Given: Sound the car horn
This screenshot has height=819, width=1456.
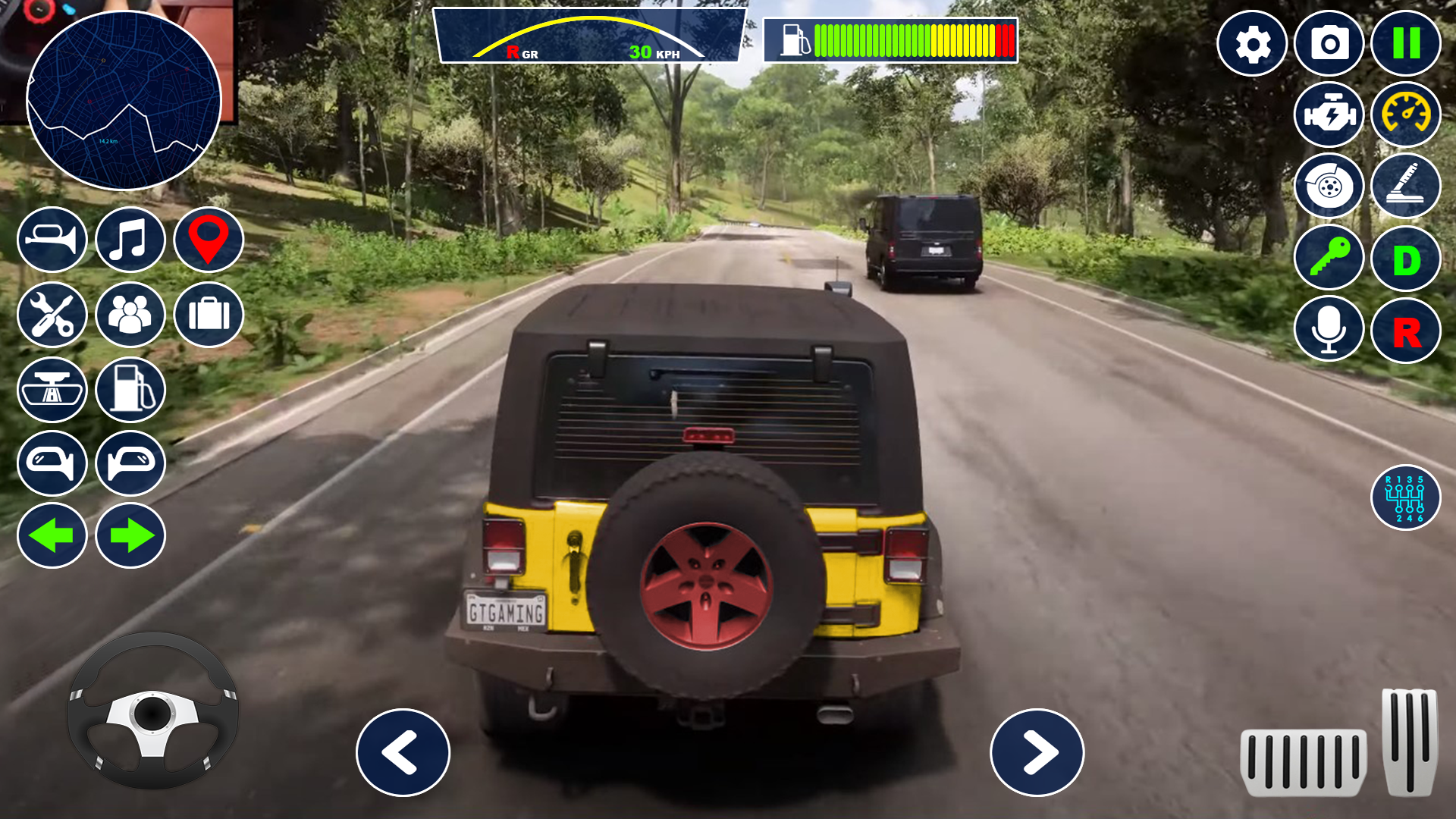Looking at the screenshot, I should tap(52, 240).
